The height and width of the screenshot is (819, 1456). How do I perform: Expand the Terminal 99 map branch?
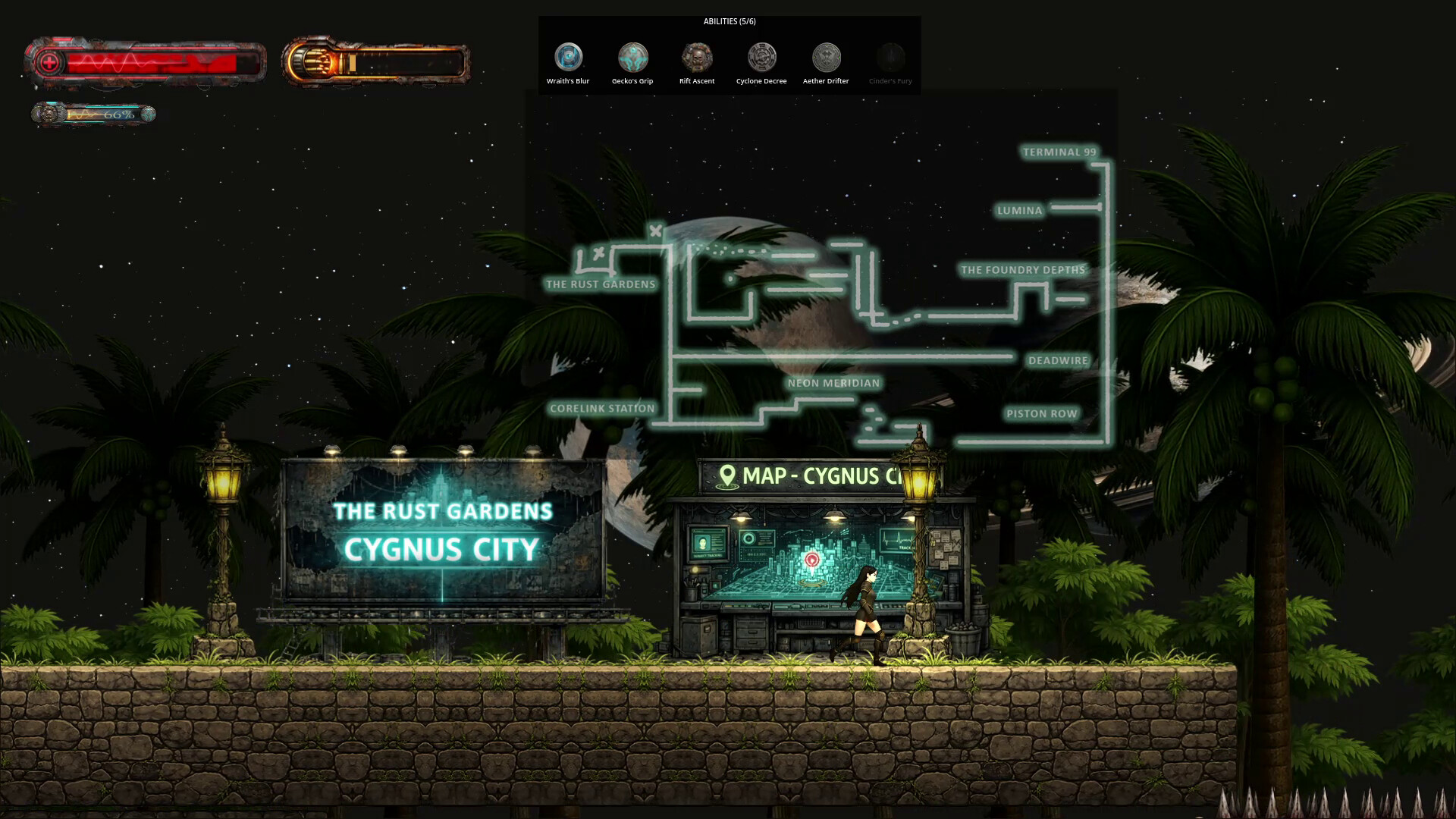(x=1059, y=152)
